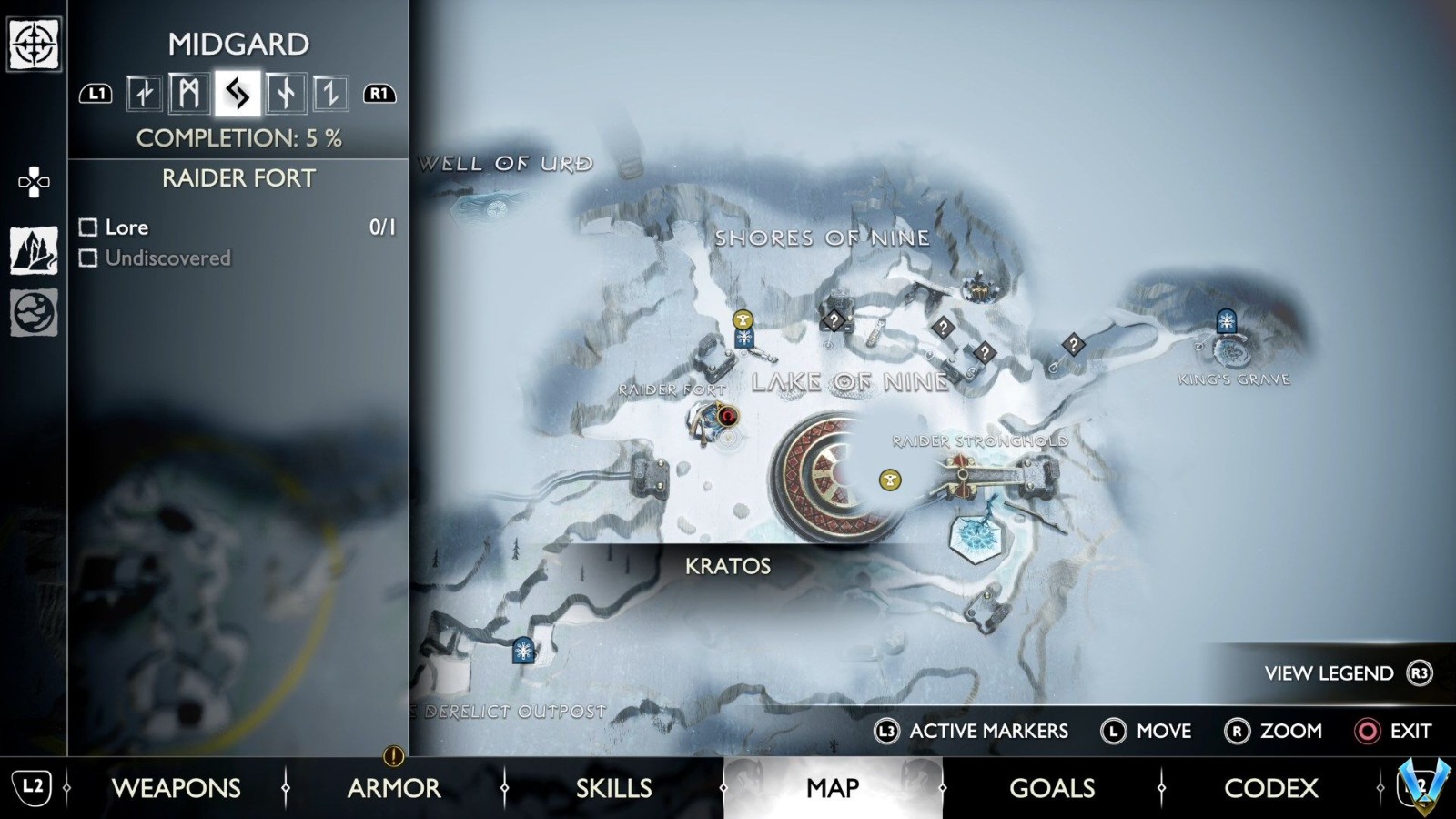The height and width of the screenshot is (819, 1456).
Task: Click the gold anvil shop marker at Raider Fort
Action: tap(744, 319)
